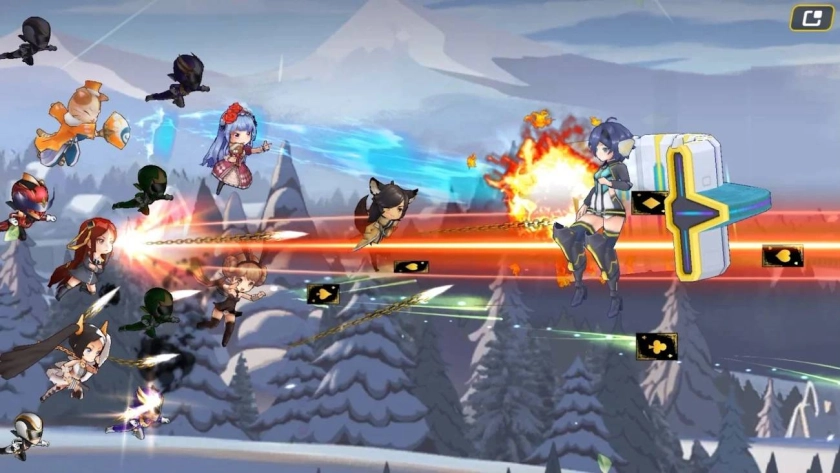Screen dimensions: 840x473
Task: Click the gold-bordered square icon button
Action: tap(812, 18)
